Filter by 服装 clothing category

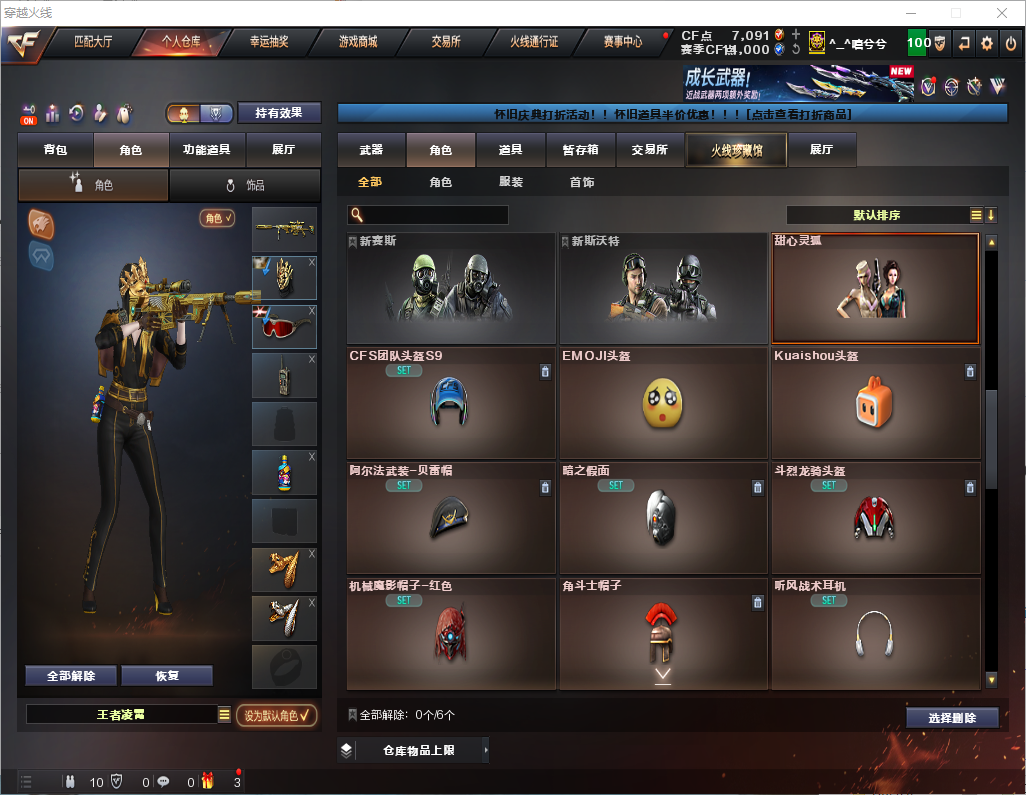511,182
